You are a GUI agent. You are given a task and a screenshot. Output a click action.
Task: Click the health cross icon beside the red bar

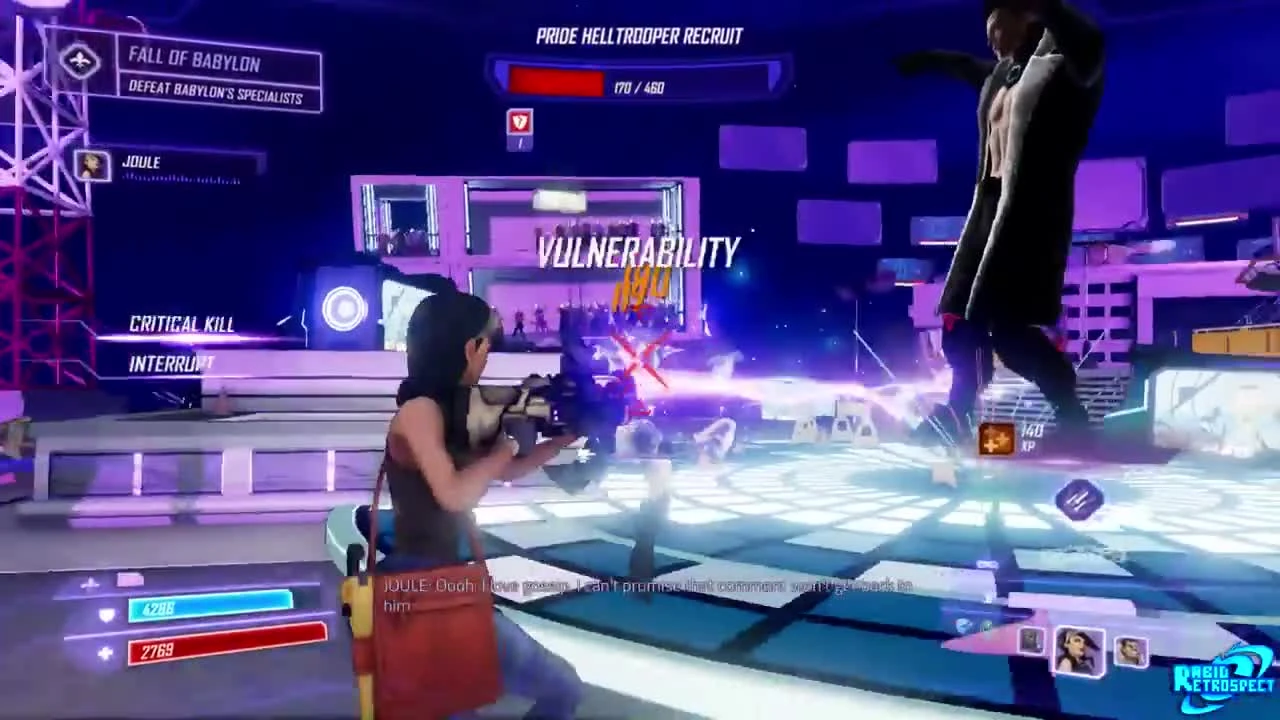pyautogui.click(x=104, y=653)
